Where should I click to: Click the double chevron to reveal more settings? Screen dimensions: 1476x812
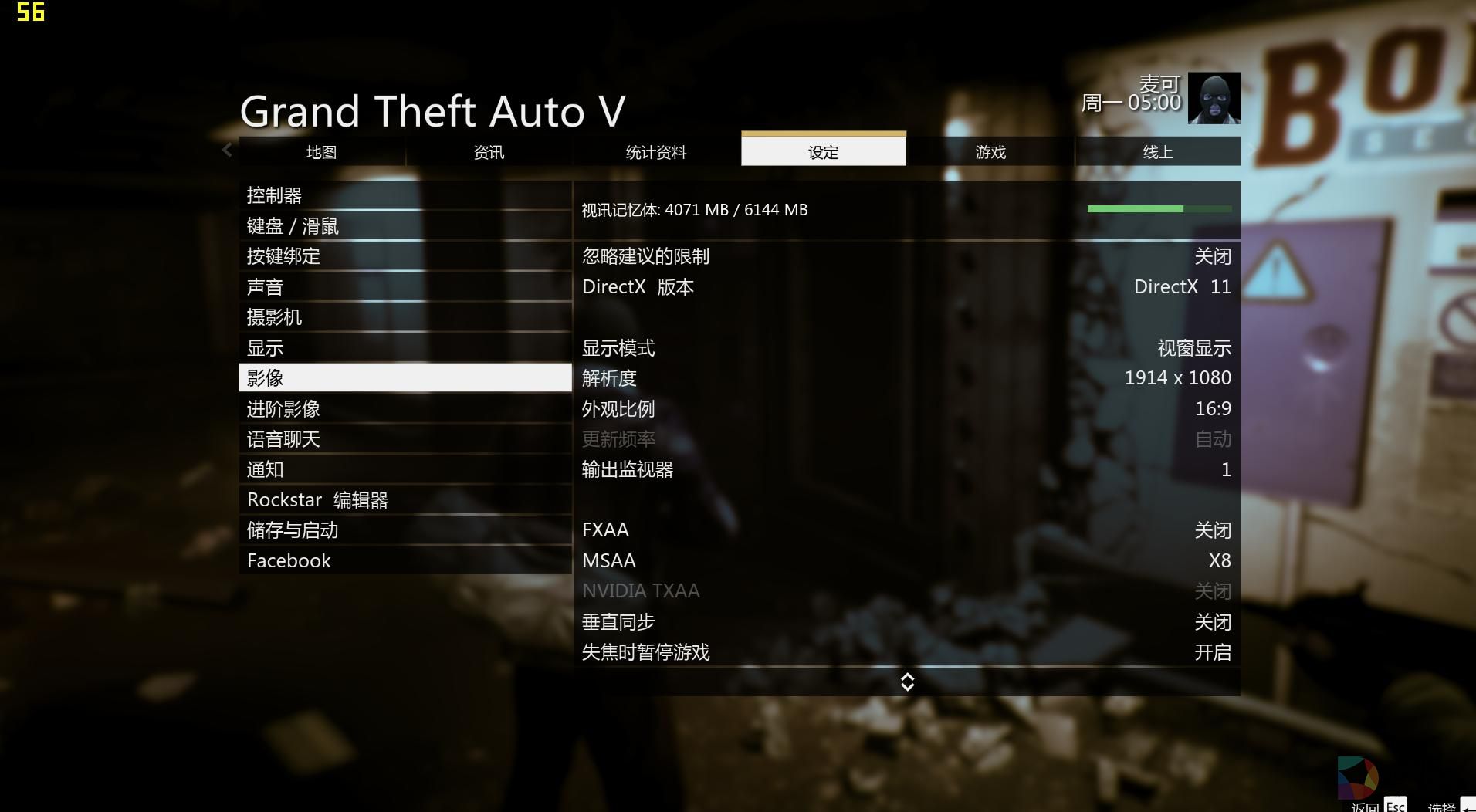point(907,682)
